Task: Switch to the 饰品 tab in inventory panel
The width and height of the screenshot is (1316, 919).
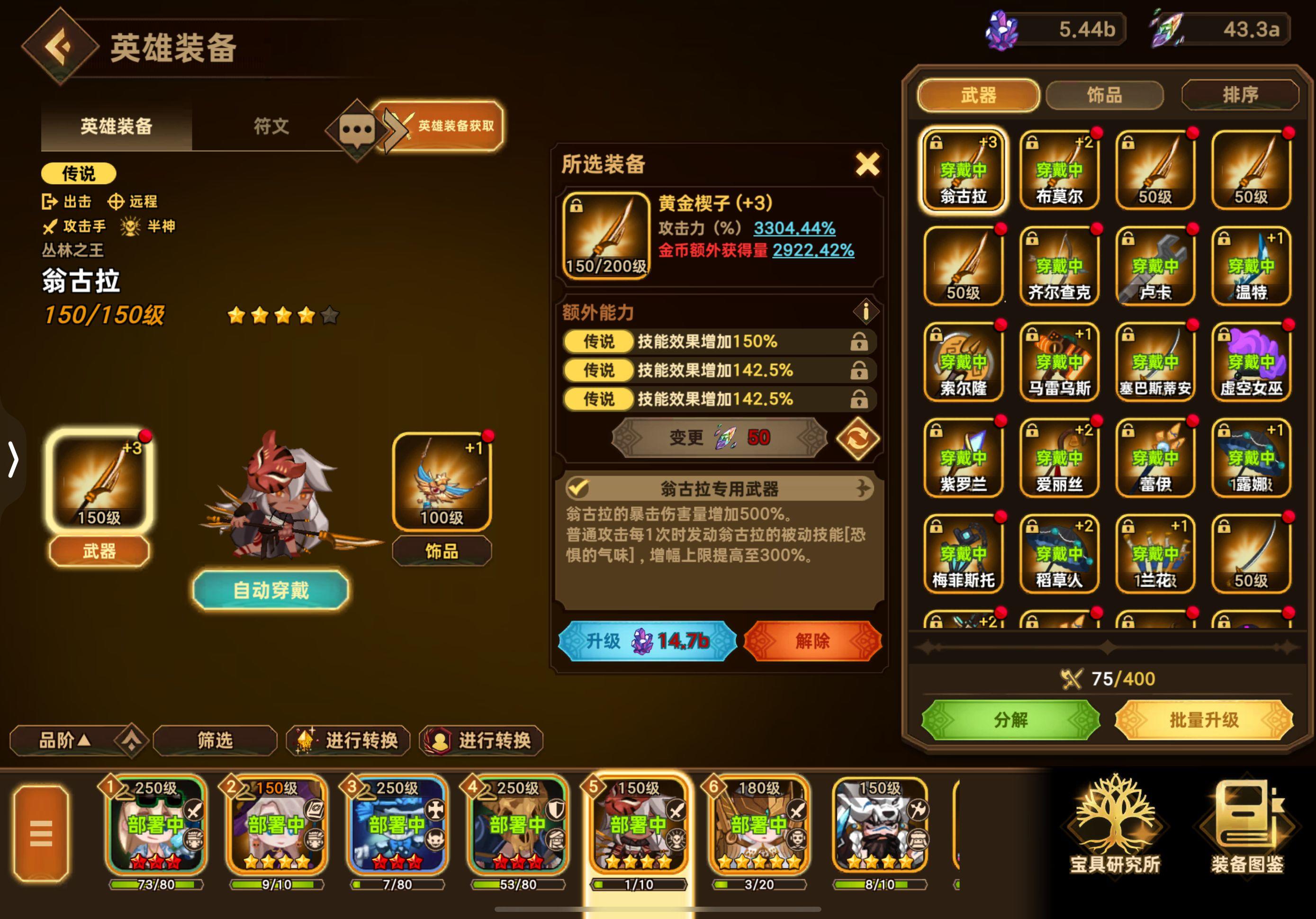Action: click(1106, 95)
